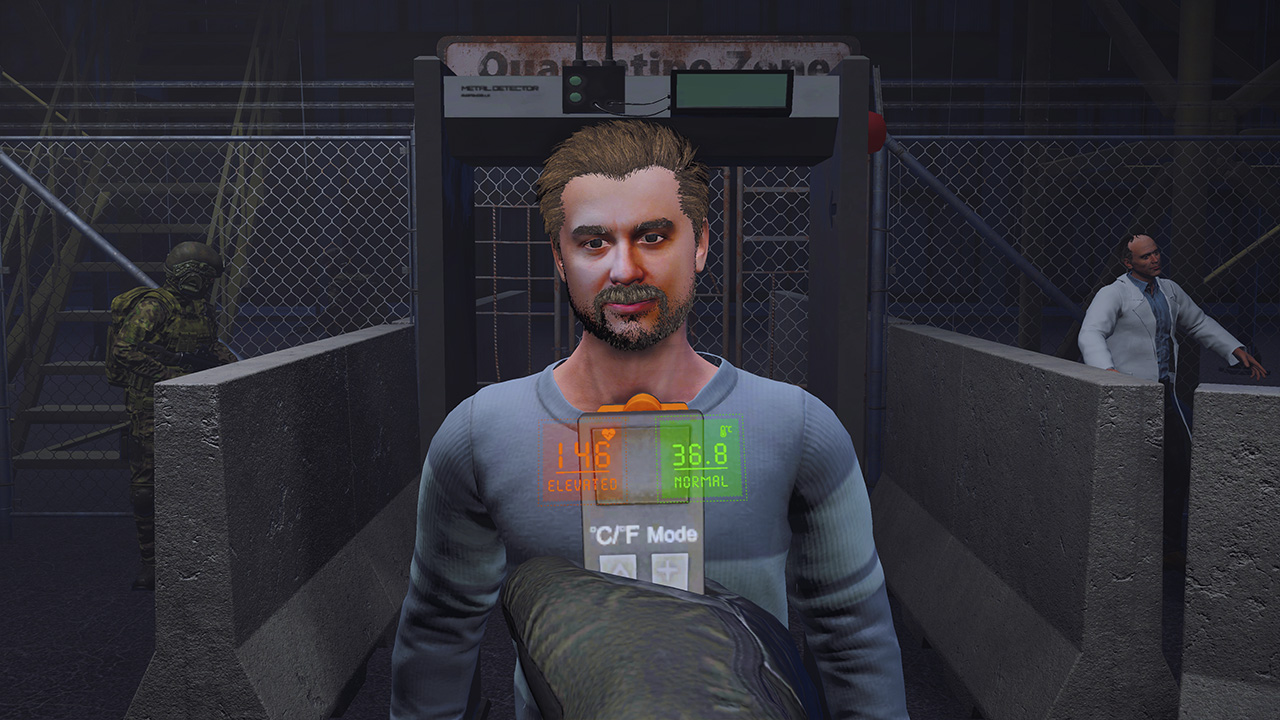The width and height of the screenshot is (1280, 720).
Task: Toggle the °C/°F Mode on the thermometer
Action: coord(641,532)
